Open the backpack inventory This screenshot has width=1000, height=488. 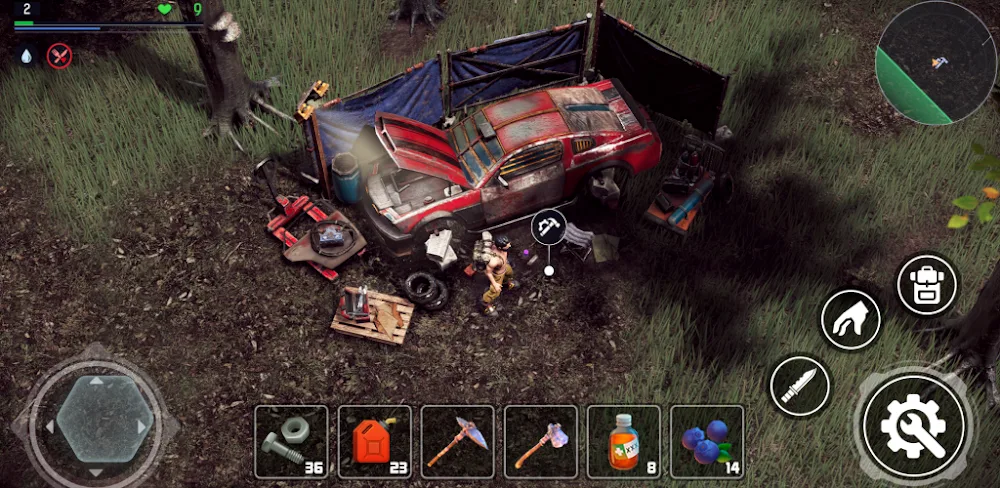[x=927, y=285]
